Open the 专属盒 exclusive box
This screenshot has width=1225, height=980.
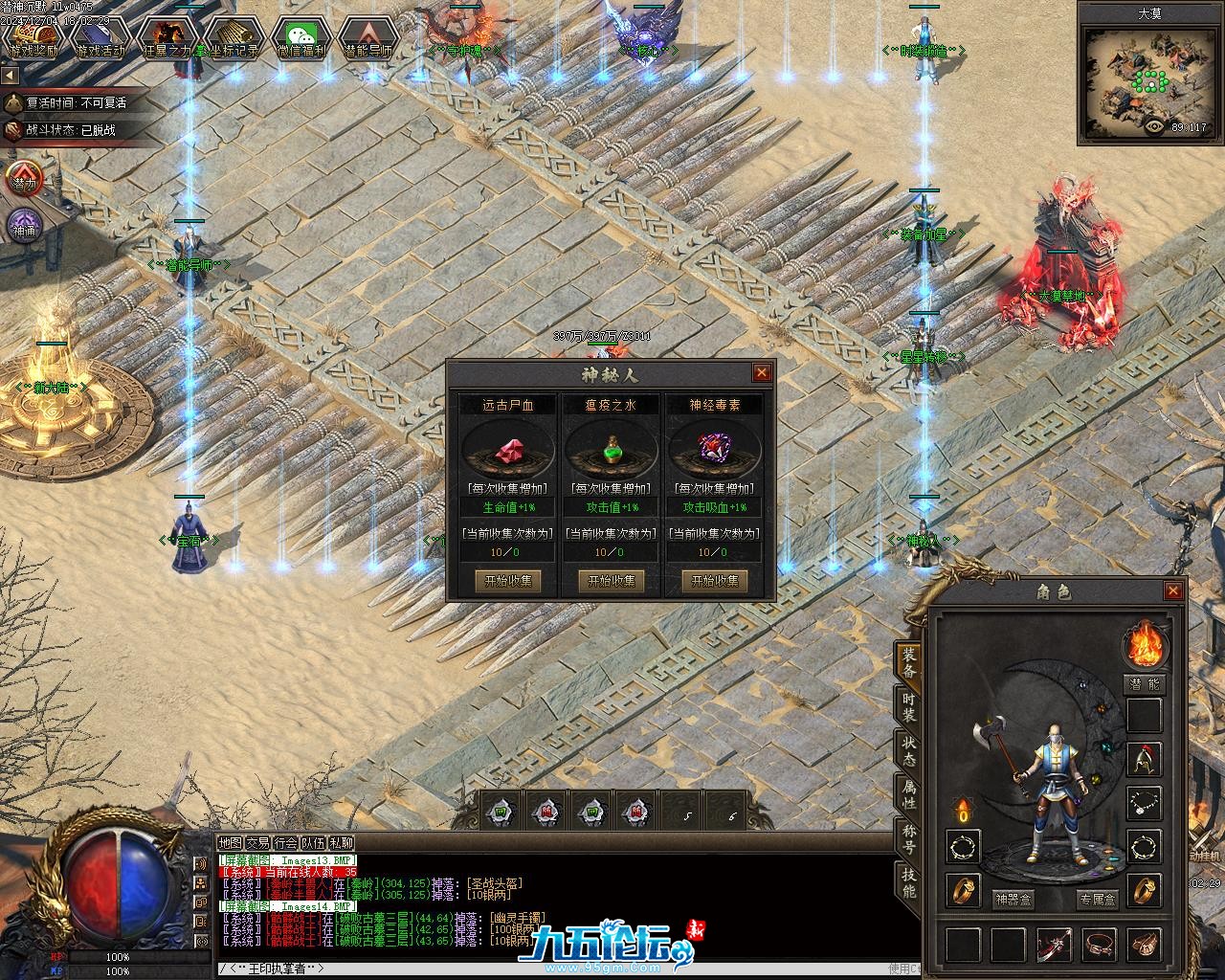click(x=1097, y=900)
